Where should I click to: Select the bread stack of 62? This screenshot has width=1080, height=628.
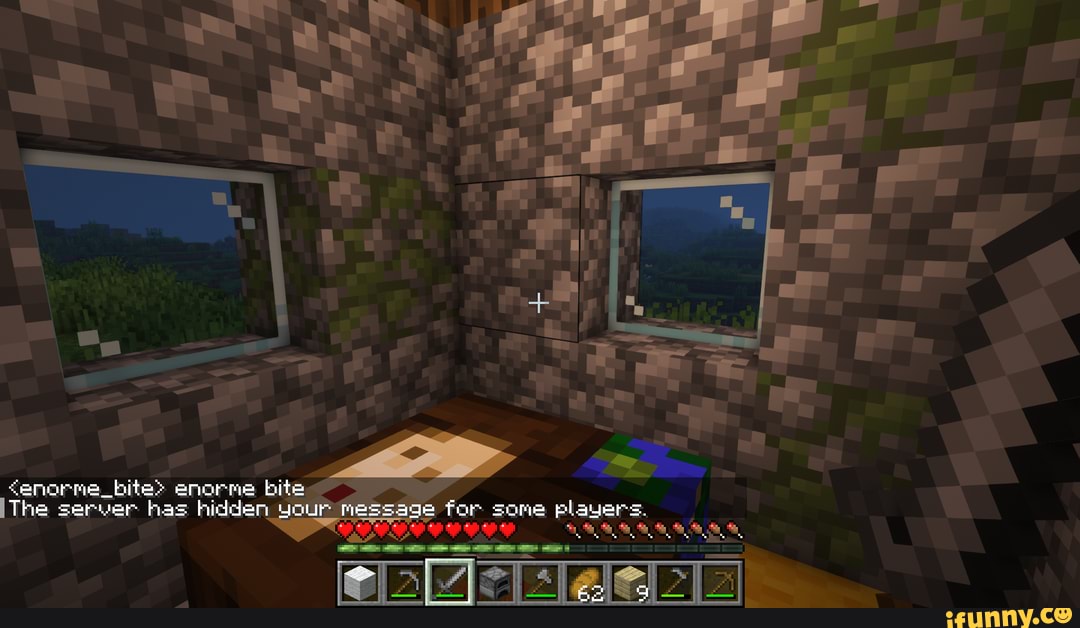point(585,583)
